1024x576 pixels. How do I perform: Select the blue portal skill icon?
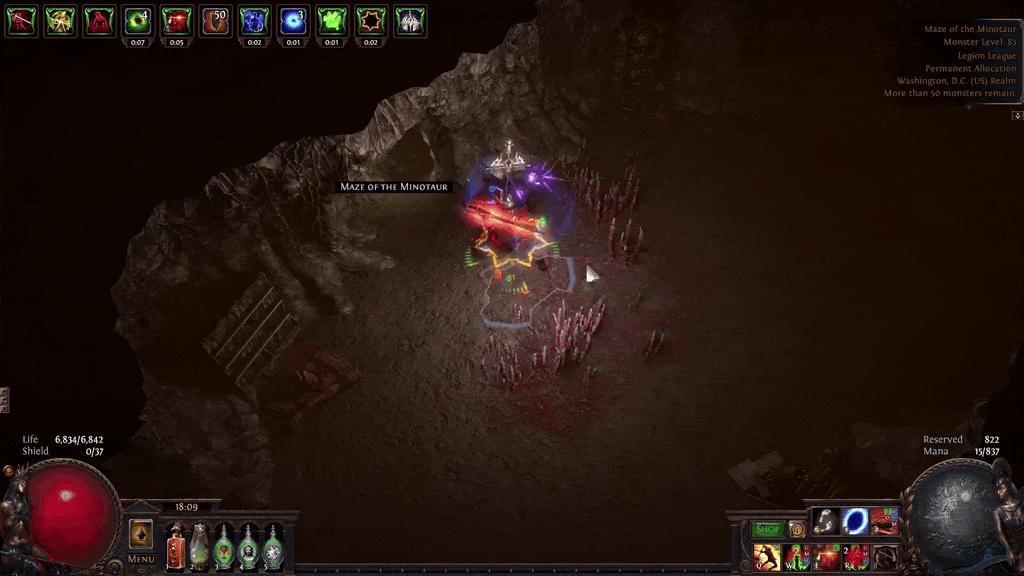tap(855, 521)
